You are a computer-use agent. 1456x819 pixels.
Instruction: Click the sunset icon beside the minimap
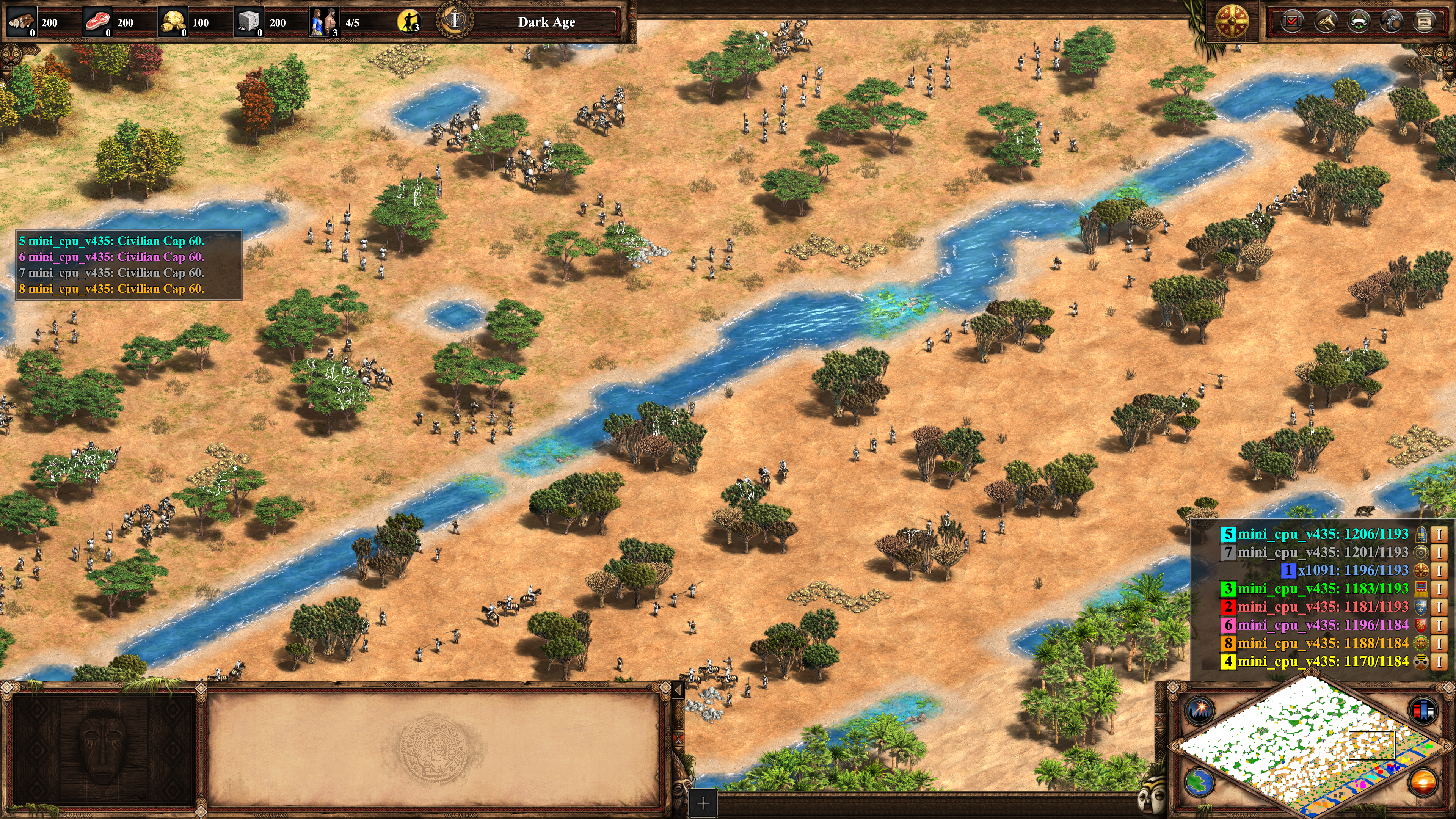tap(1423, 782)
